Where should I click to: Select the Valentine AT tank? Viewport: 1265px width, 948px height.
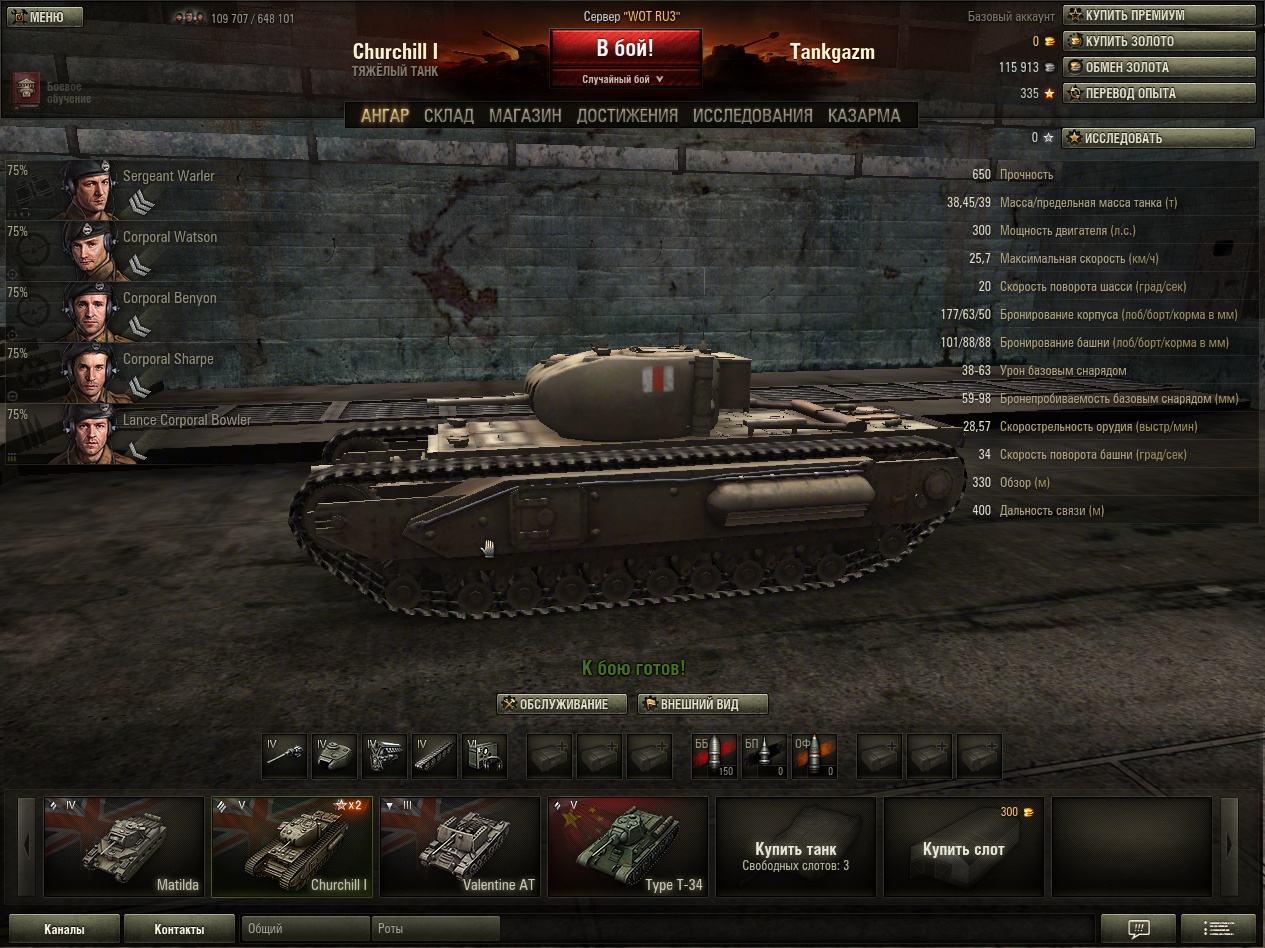pyautogui.click(x=459, y=847)
